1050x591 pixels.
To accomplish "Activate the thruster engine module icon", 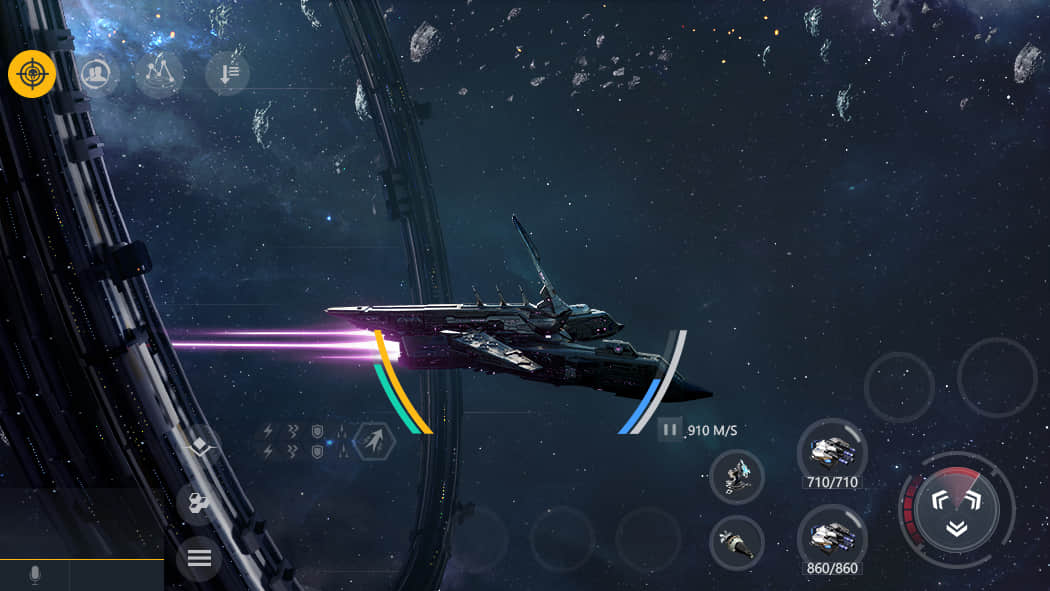I will point(737,543).
